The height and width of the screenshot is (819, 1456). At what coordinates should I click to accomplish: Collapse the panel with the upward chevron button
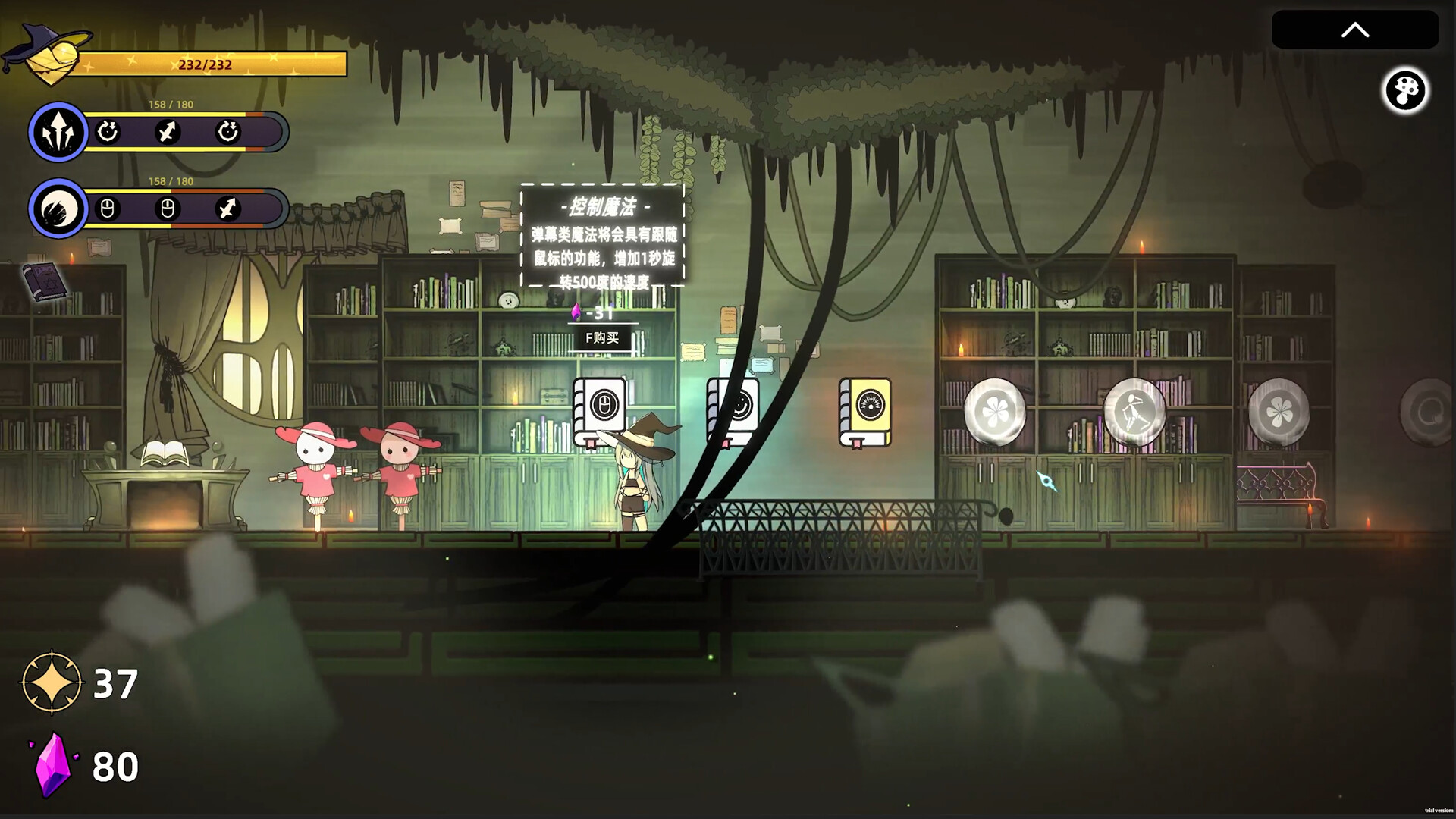tap(1354, 30)
